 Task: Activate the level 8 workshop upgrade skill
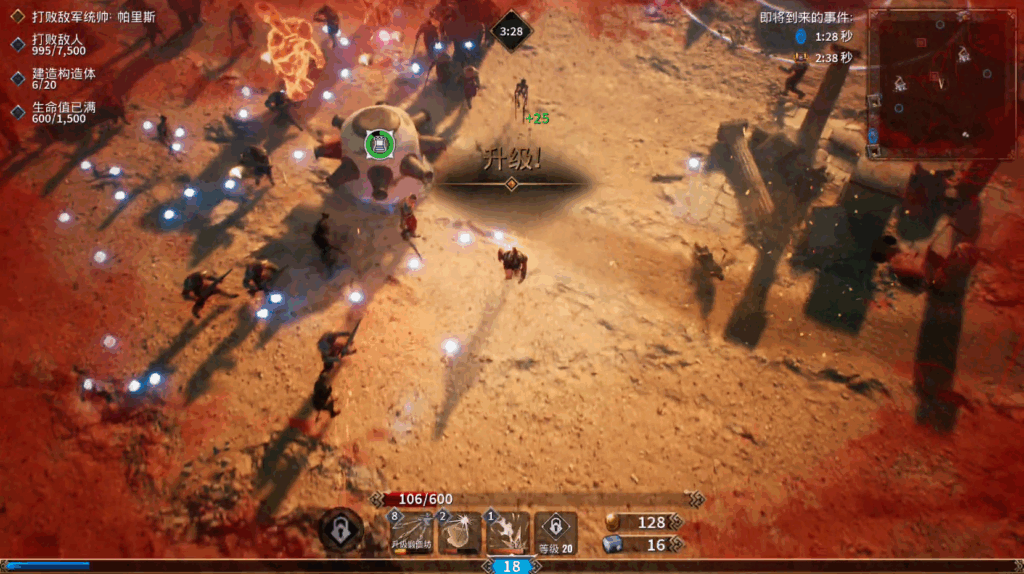(410, 532)
